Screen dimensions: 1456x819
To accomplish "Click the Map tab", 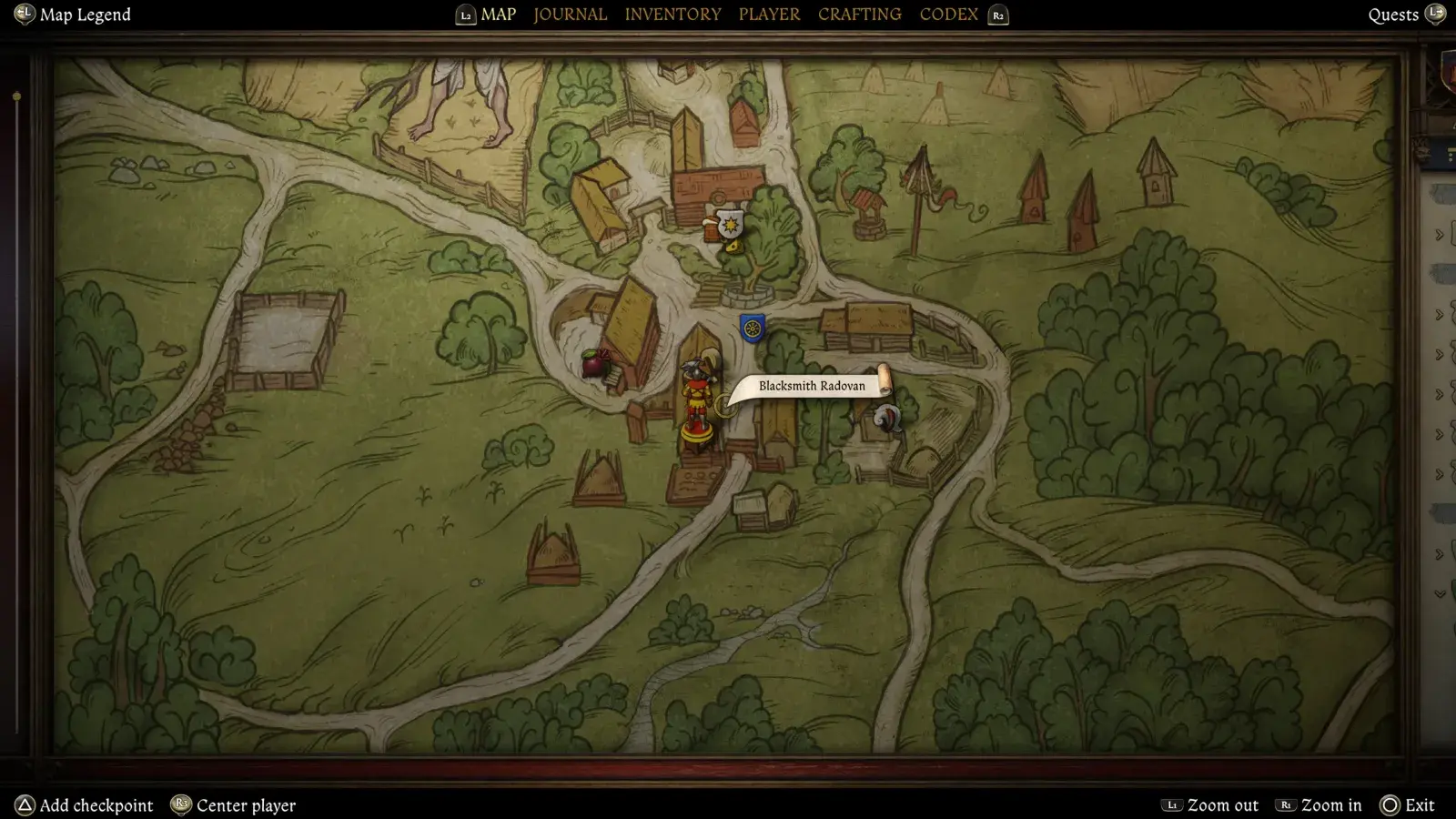I will click(x=498, y=15).
